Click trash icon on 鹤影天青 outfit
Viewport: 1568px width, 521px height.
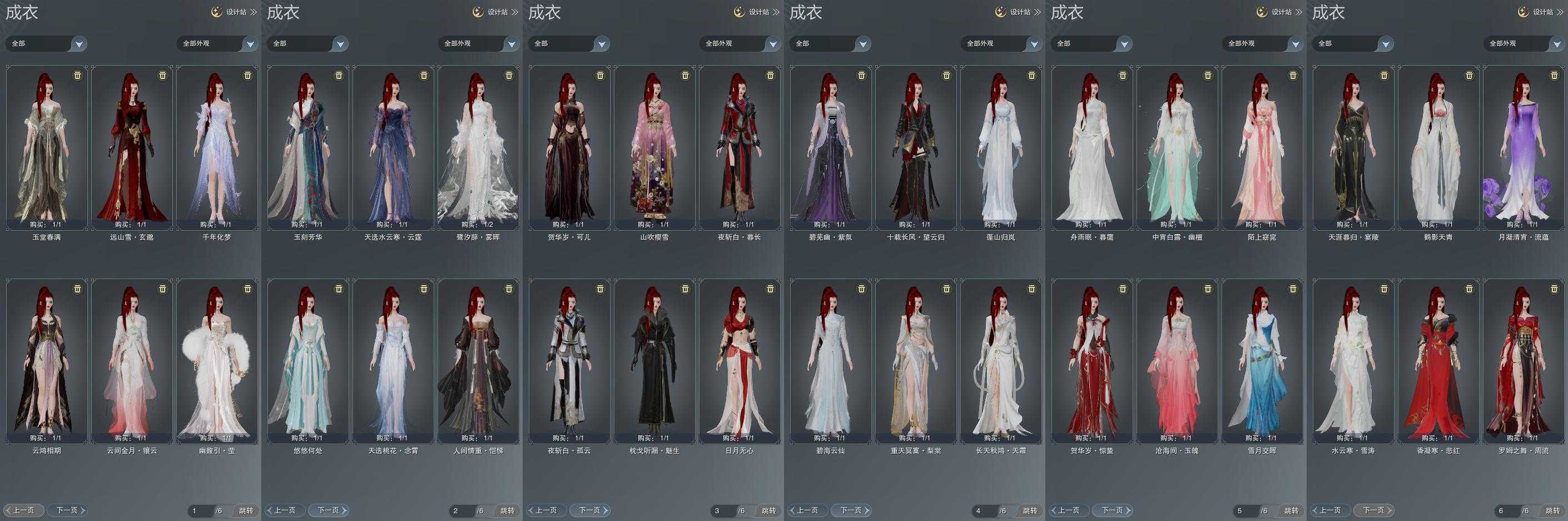[1470, 76]
